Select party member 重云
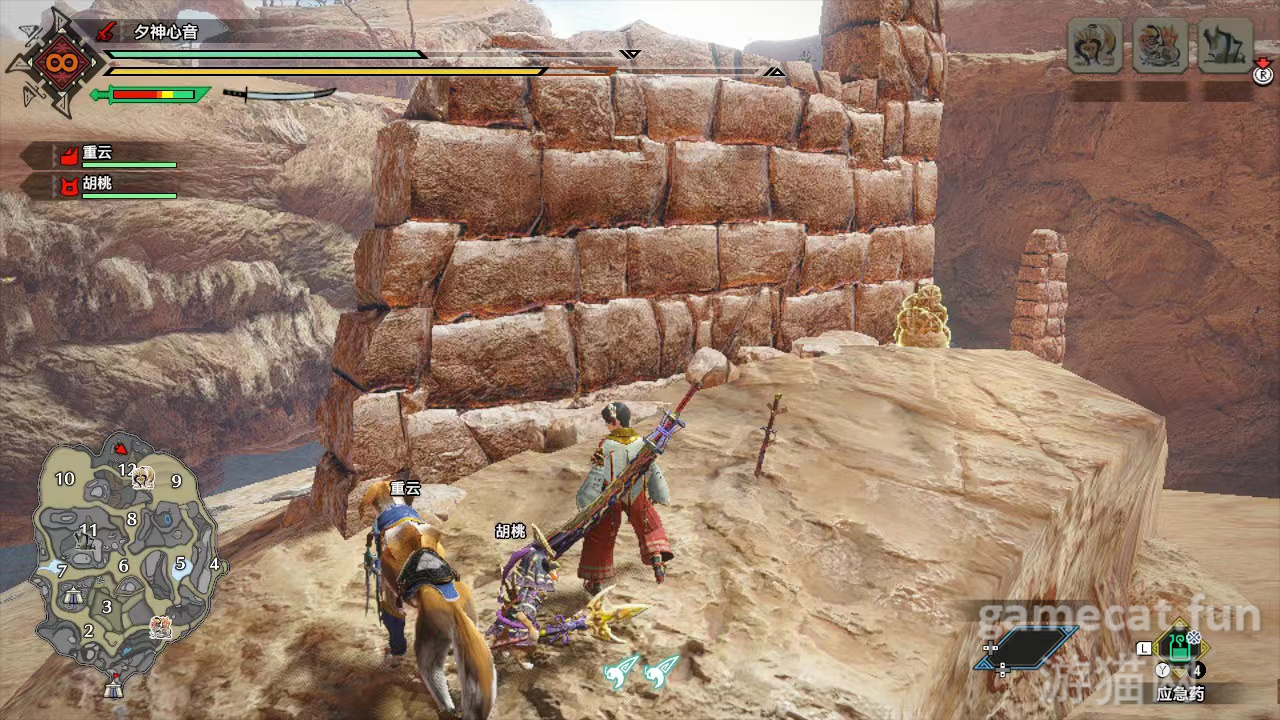Viewport: 1280px width, 720px height. [108, 154]
